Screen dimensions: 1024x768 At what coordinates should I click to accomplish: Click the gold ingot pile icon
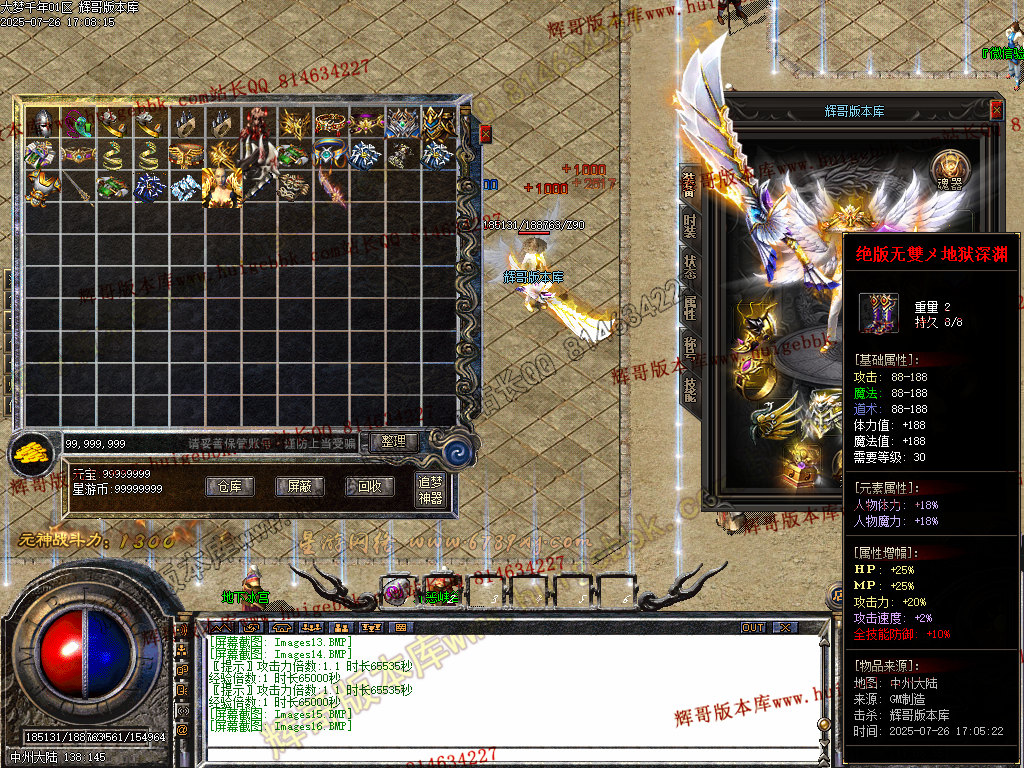click(32, 453)
